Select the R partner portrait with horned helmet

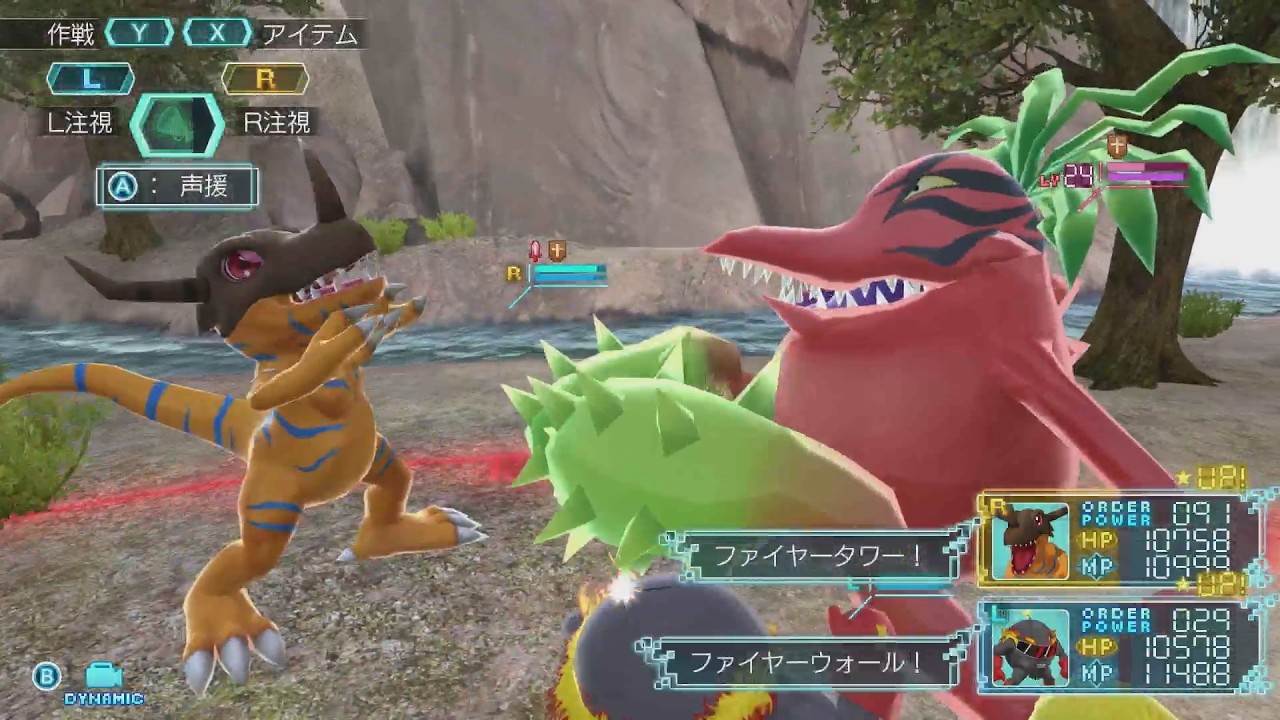click(x=1030, y=541)
